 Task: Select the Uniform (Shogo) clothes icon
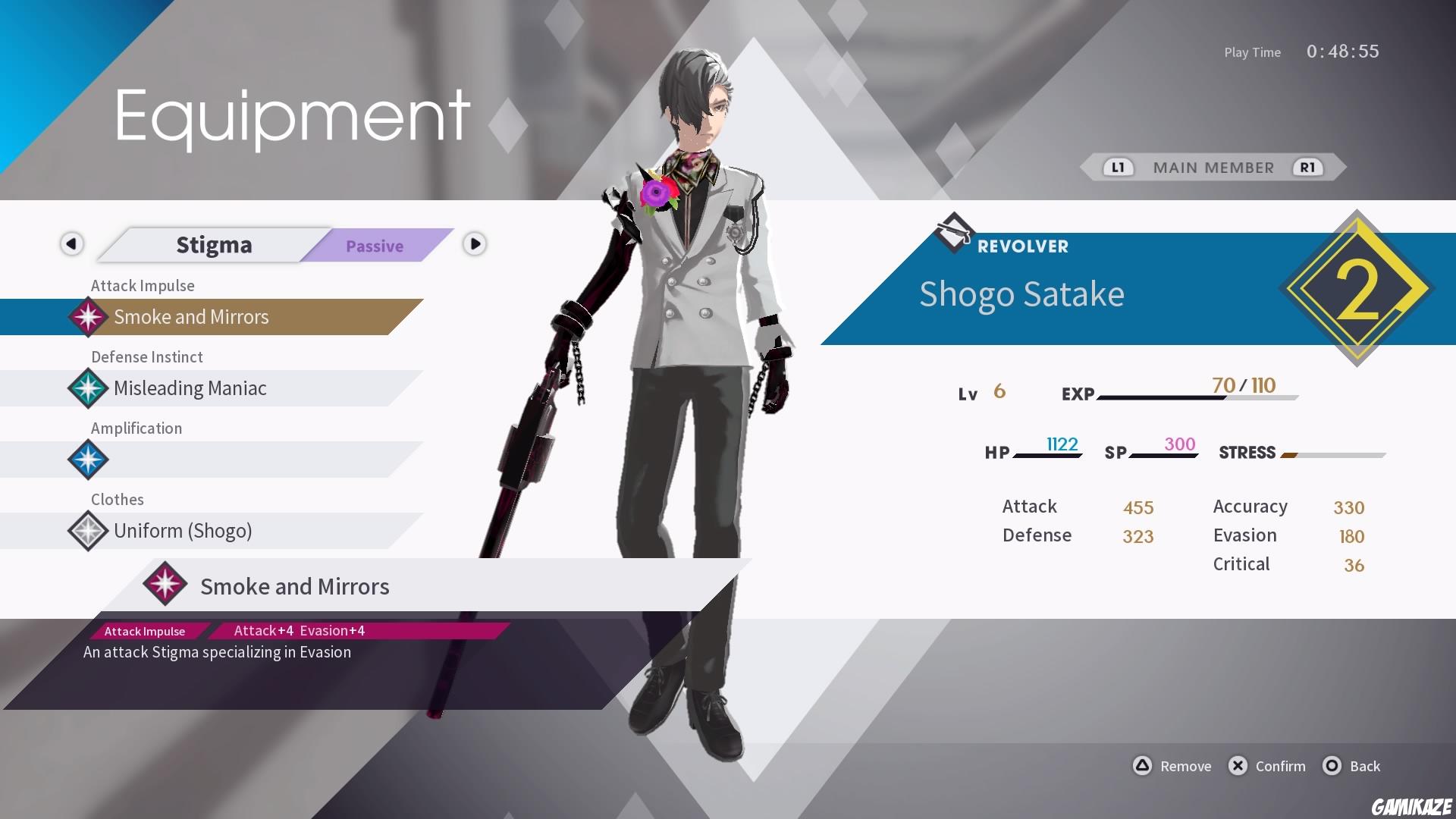[x=88, y=531]
